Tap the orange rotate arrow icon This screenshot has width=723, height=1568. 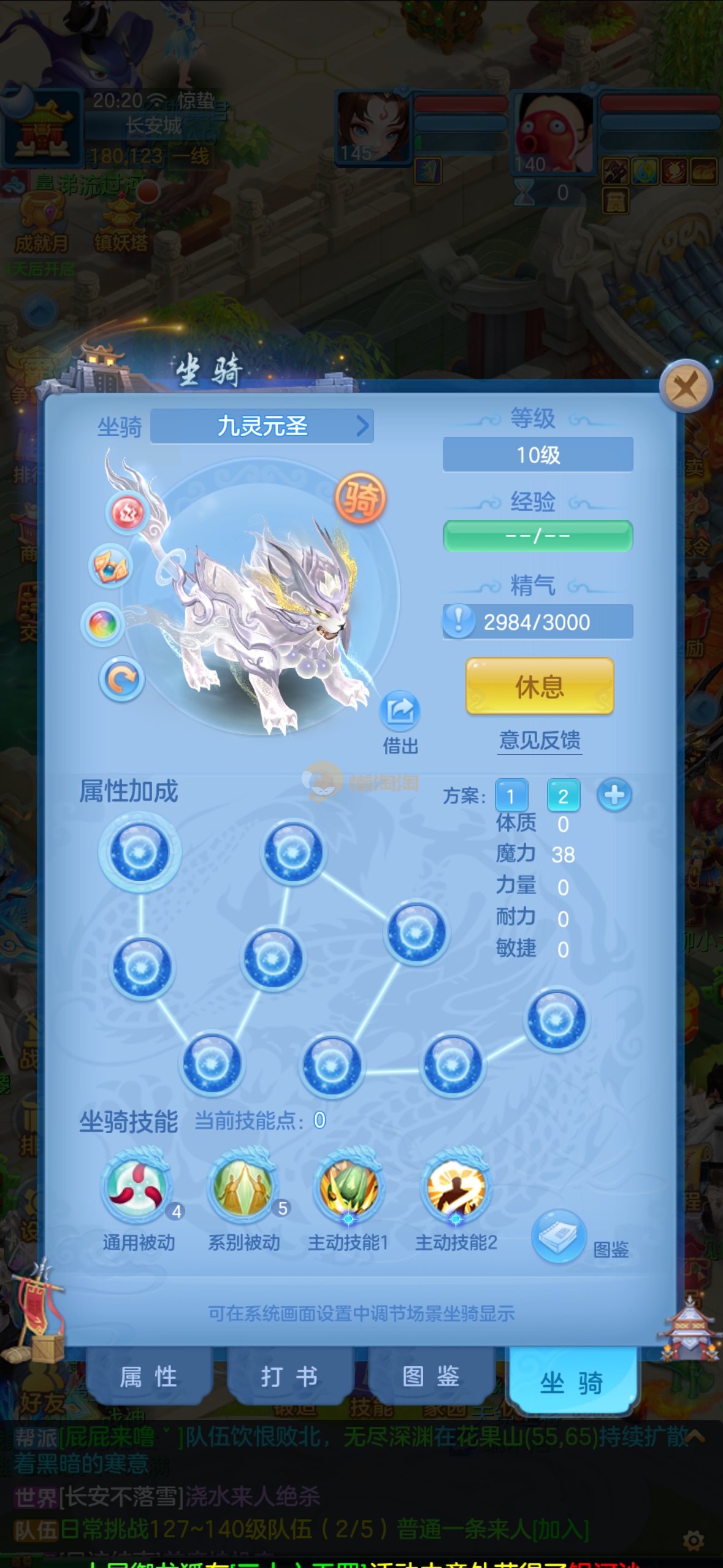pyautogui.click(x=121, y=679)
